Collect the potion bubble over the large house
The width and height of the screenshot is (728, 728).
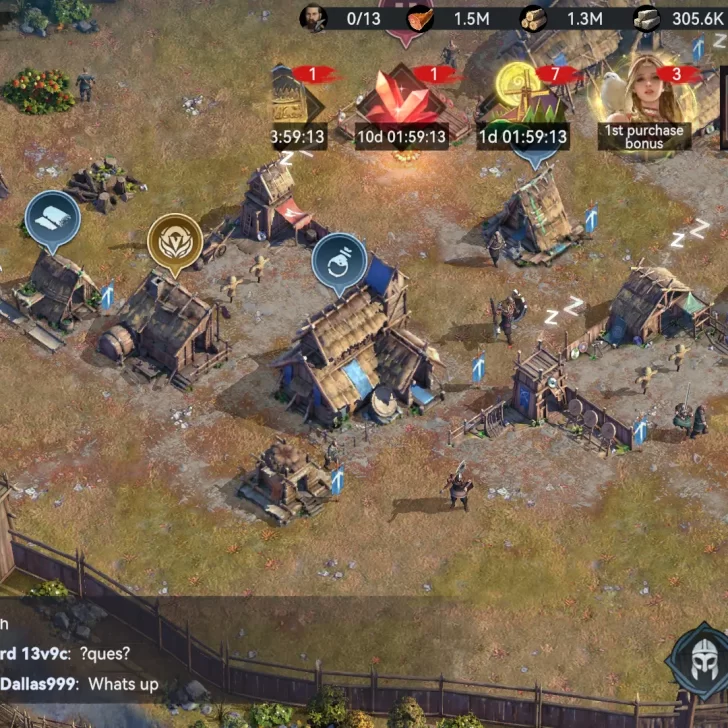(x=339, y=263)
